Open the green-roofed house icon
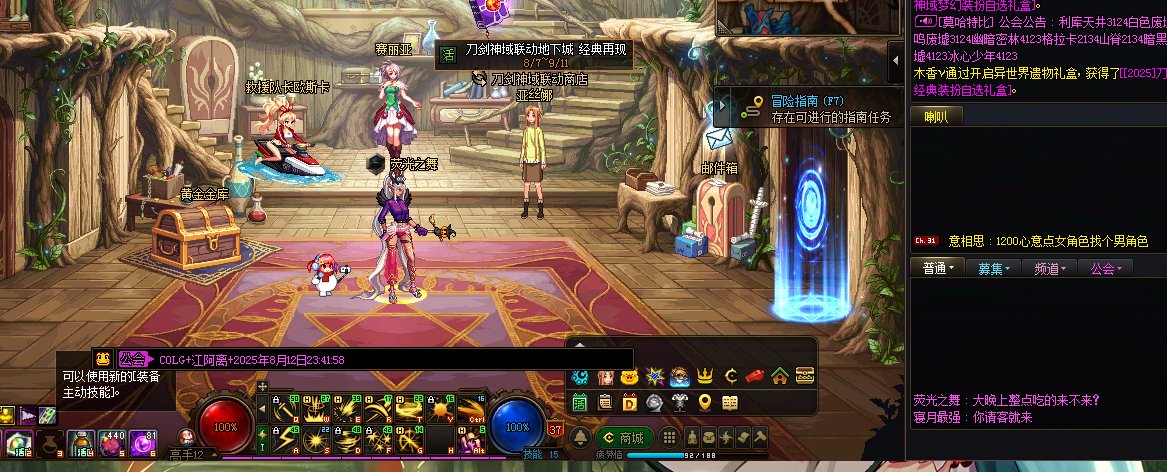 click(x=779, y=377)
